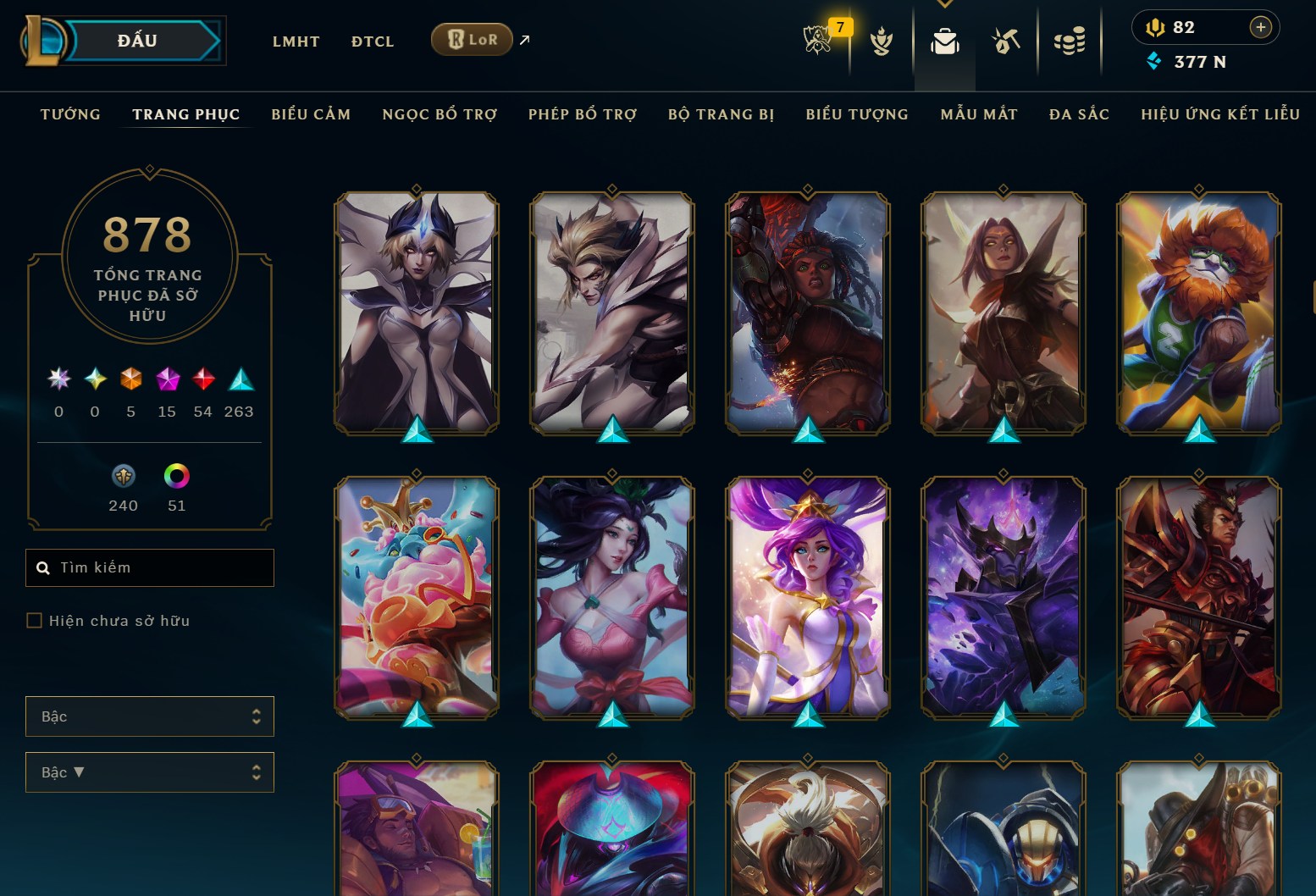Open the Store coins icon
This screenshot has height=896, width=1316.
tap(1069, 39)
